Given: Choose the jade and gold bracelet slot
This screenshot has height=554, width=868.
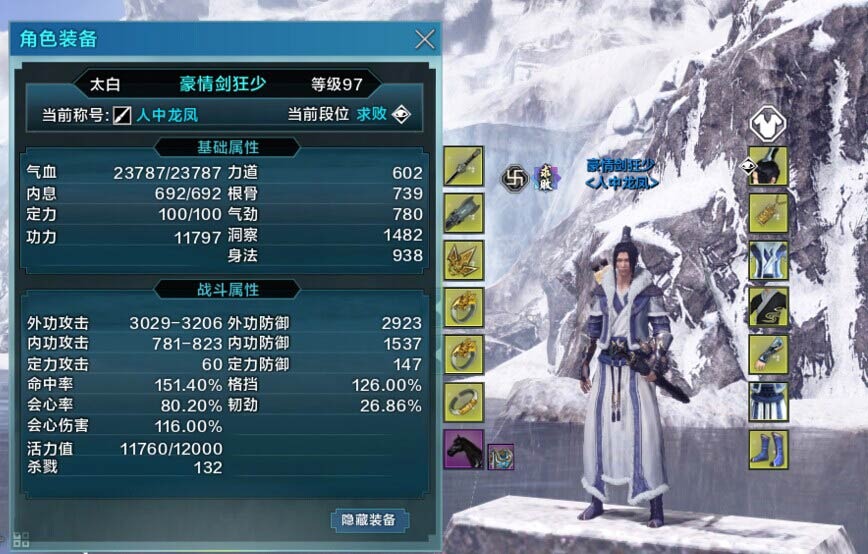Looking at the screenshot, I should pos(464,402).
